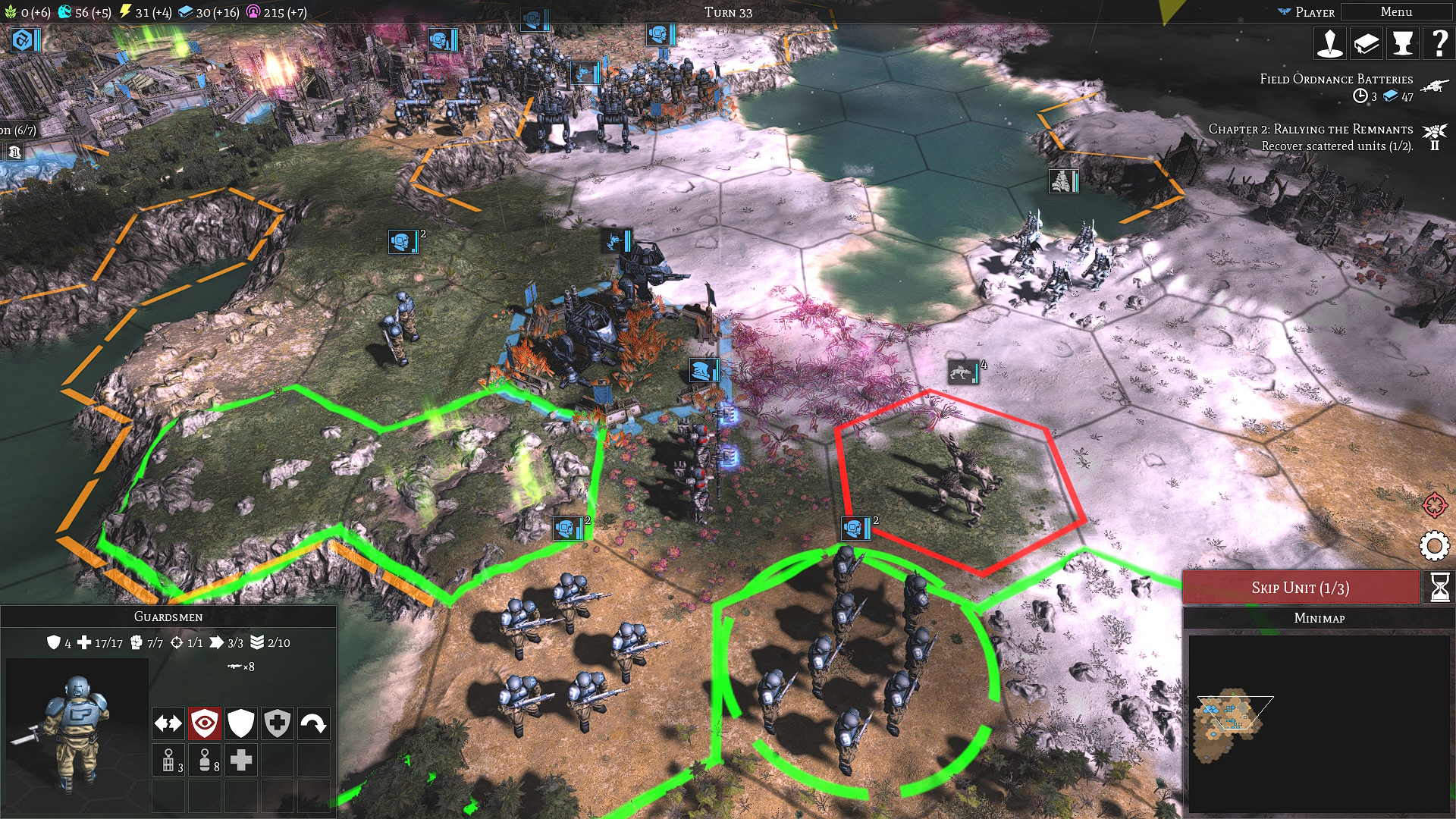The height and width of the screenshot is (819, 1456).
Task: Open Chapter 2 Rallying the Remnants quest
Action: coord(1310,130)
